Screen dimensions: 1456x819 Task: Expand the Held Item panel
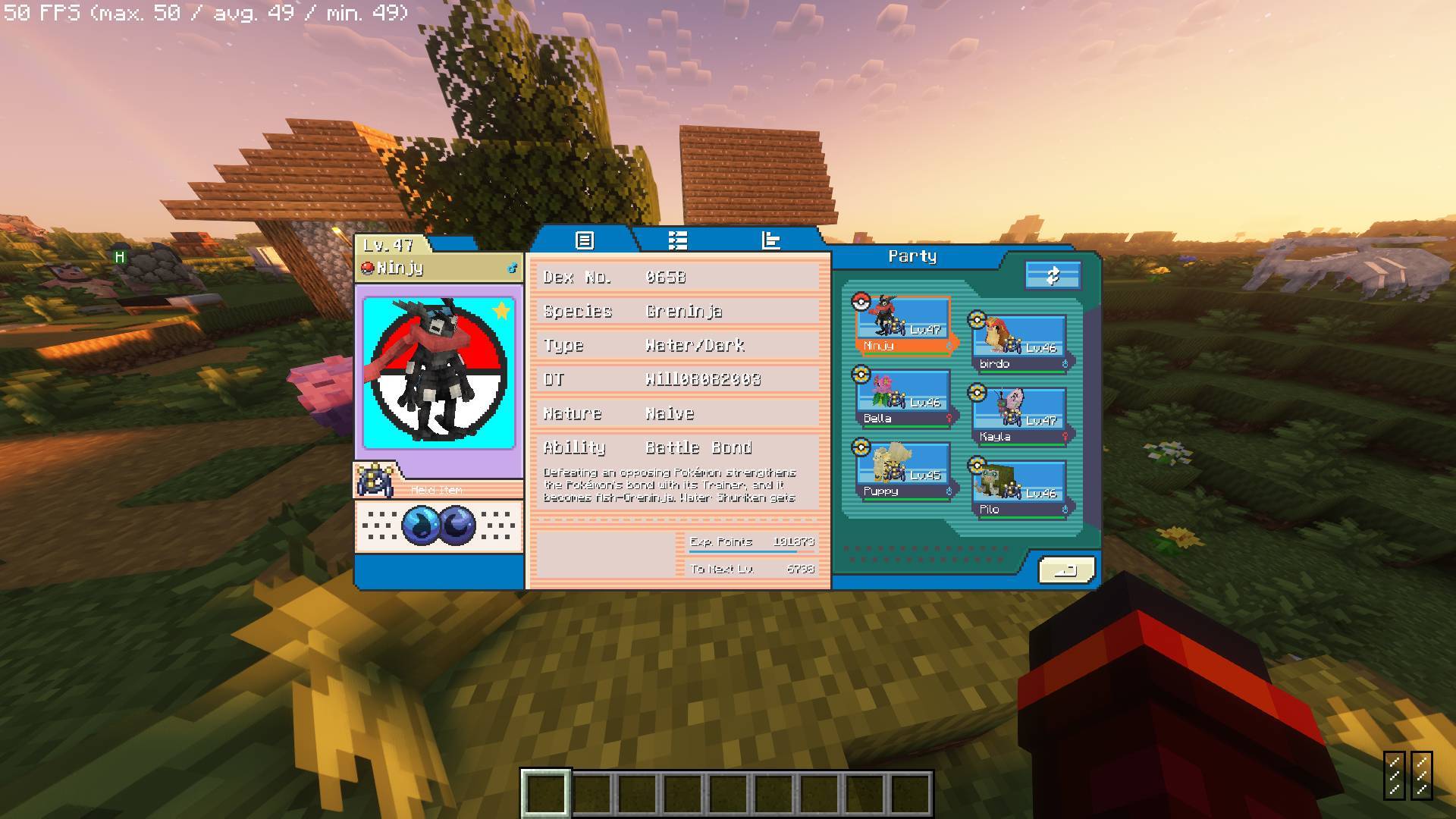438,488
